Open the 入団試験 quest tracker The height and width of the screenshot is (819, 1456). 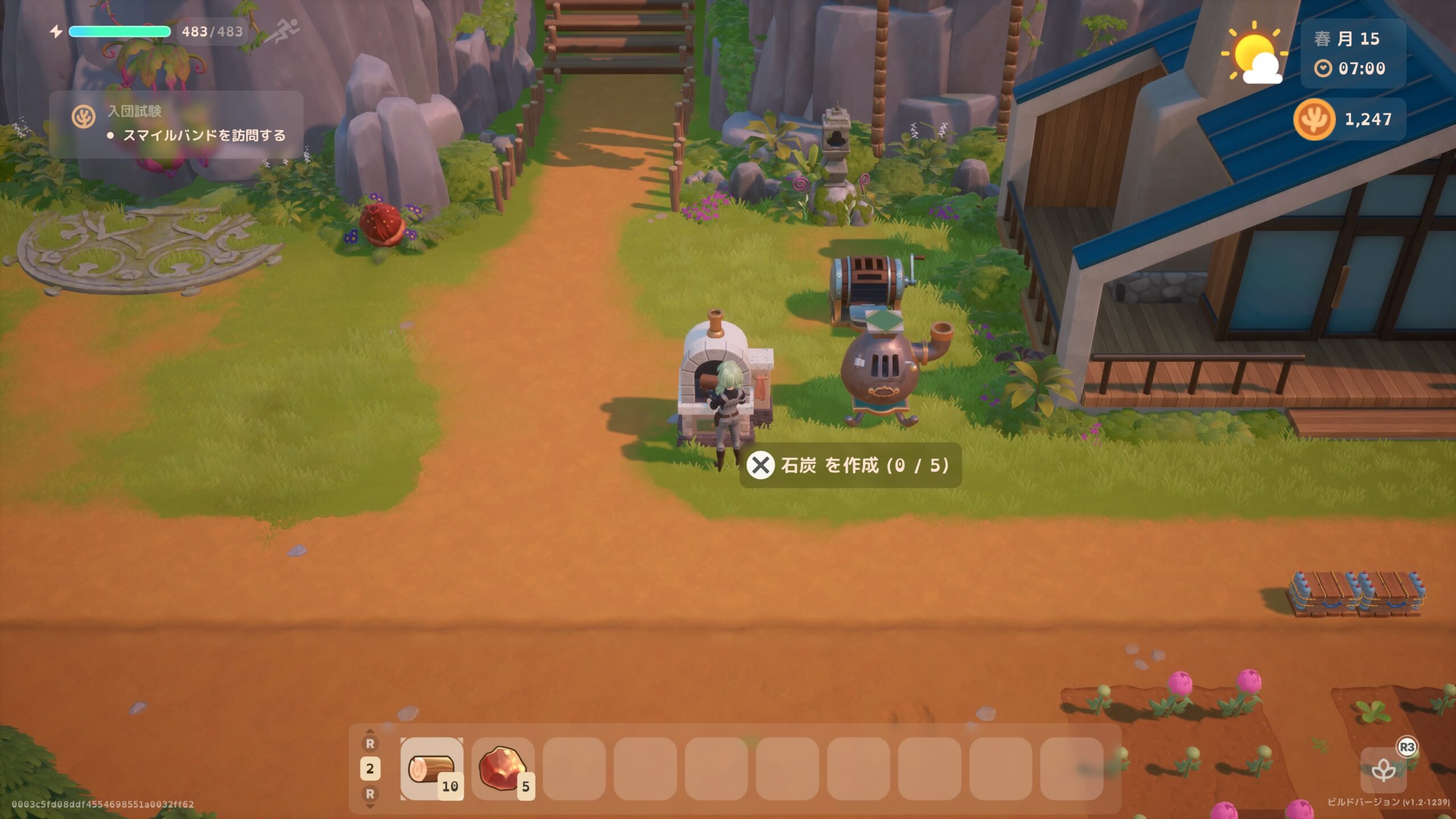click(176, 124)
